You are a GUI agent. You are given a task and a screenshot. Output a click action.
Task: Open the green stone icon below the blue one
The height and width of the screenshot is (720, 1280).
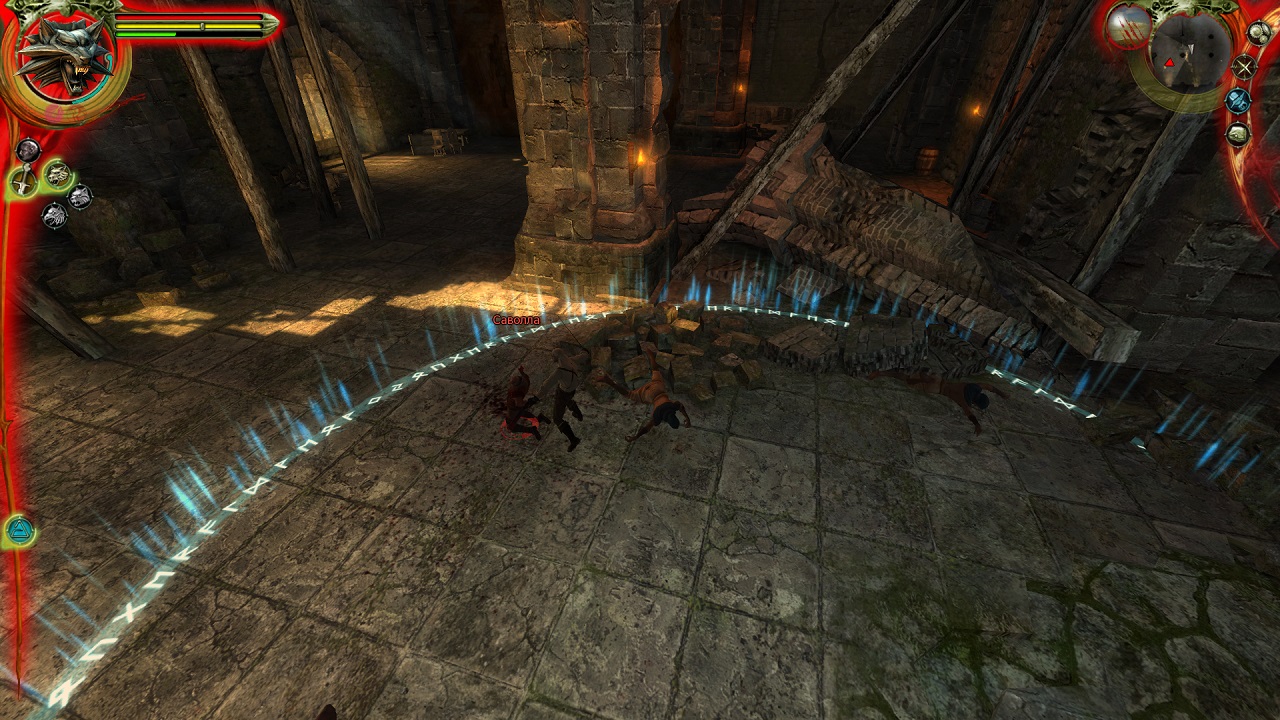[x=1238, y=134]
